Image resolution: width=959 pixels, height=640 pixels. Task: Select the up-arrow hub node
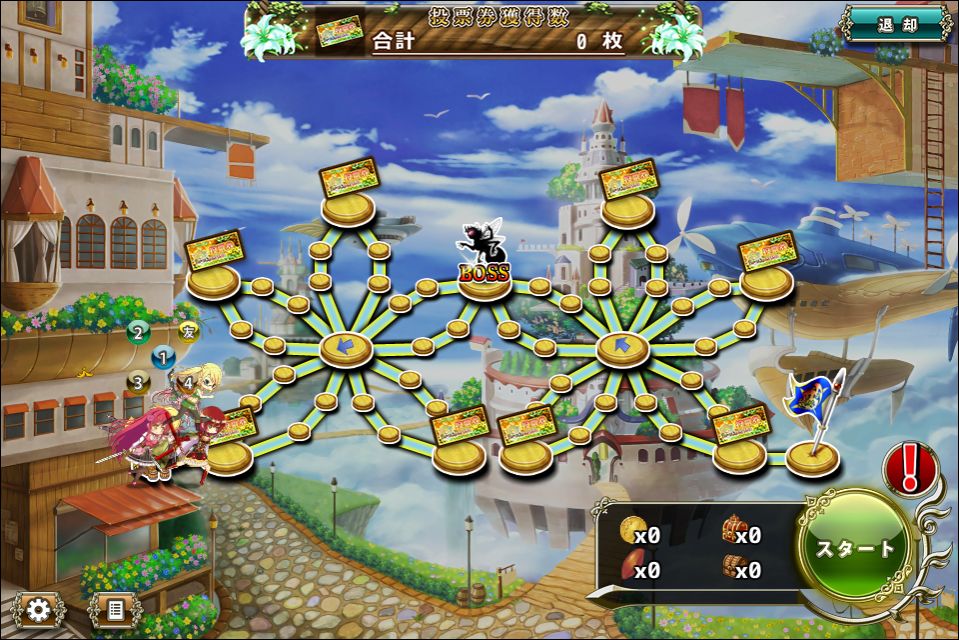[622, 349]
